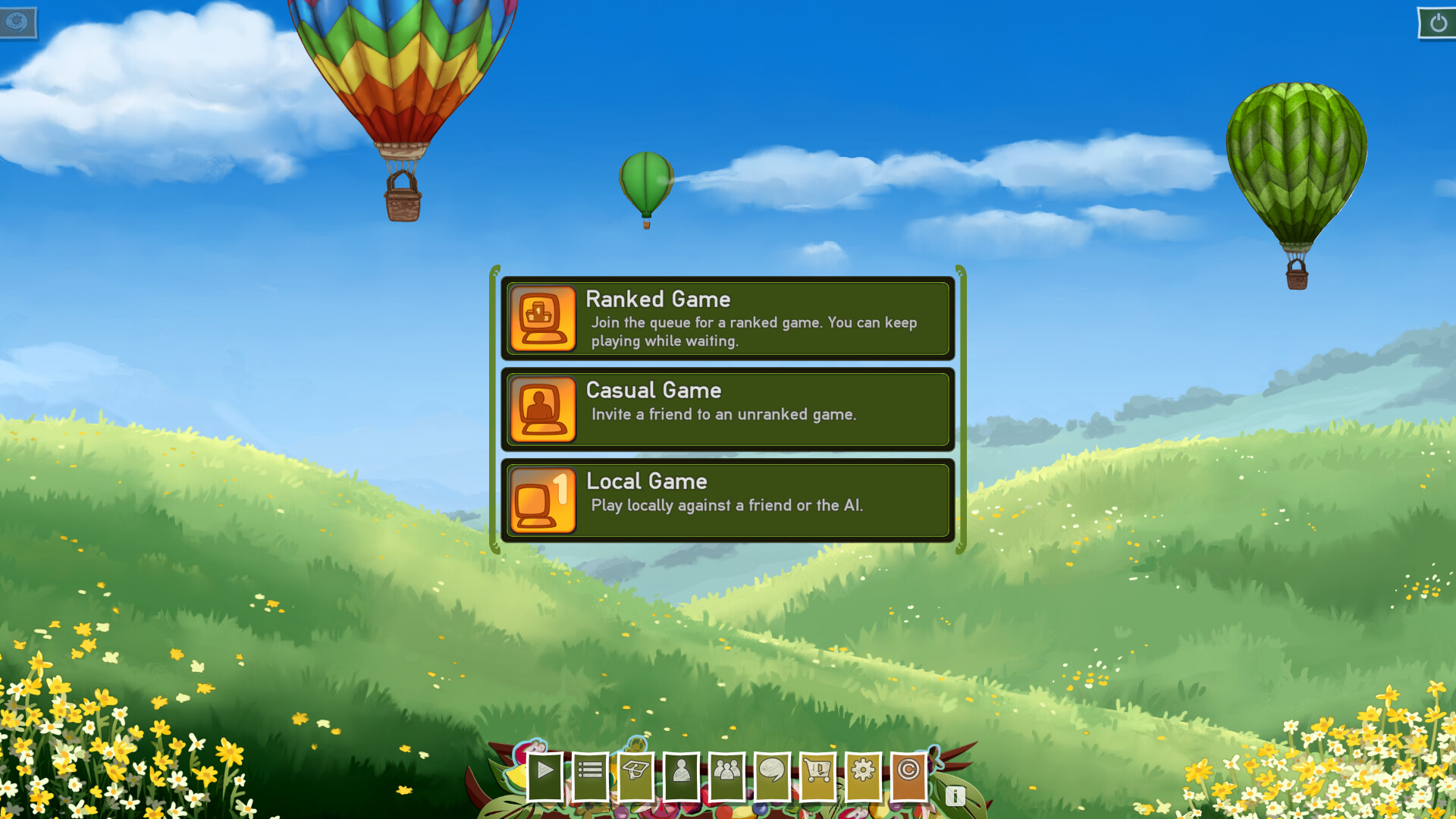Click the small info button beside the toolbar
Viewport: 1456px width, 819px height.
(955, 797)
